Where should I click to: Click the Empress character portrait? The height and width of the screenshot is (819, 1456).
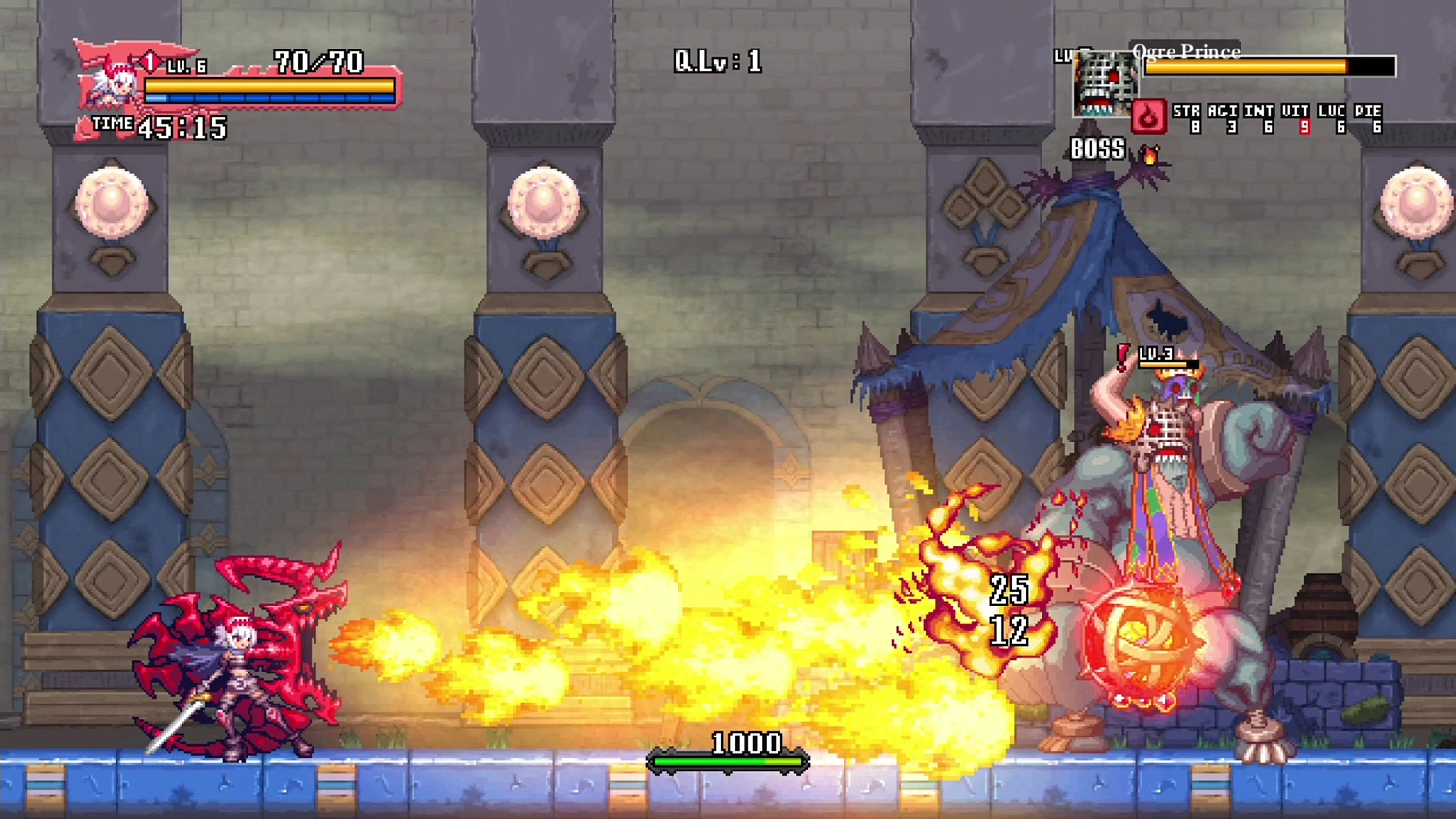116,82
